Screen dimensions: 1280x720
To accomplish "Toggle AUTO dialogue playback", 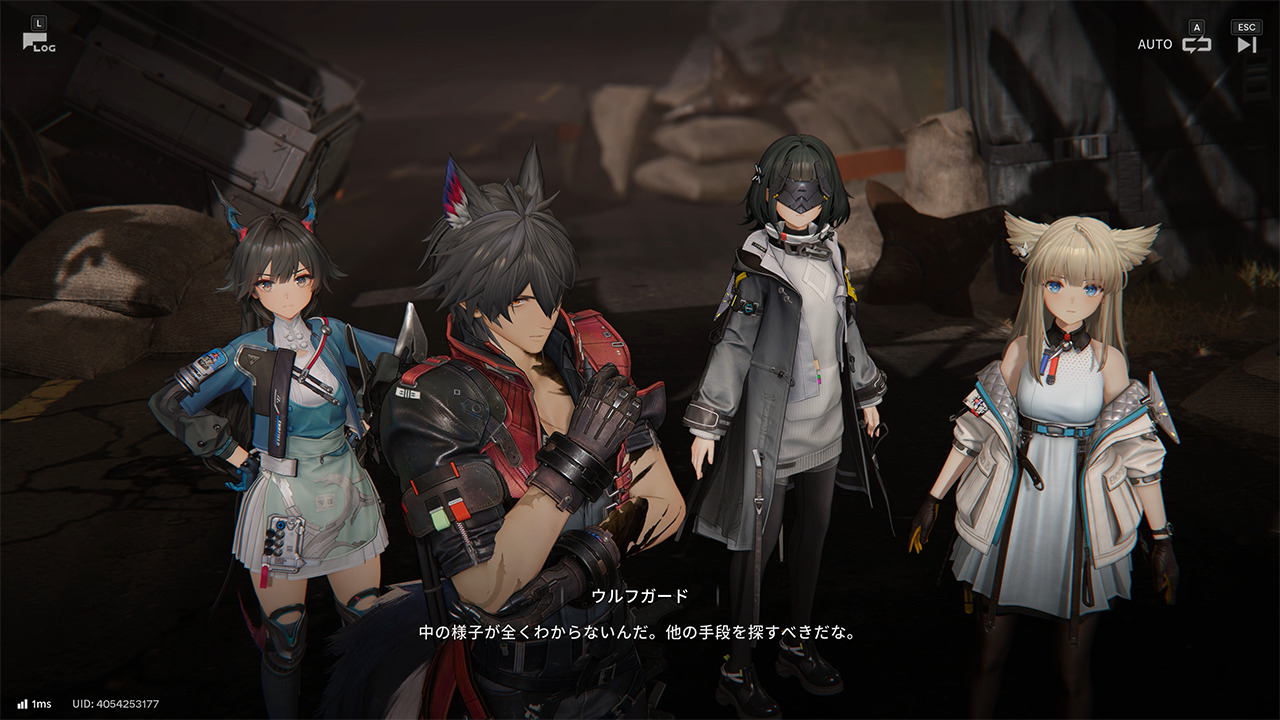I will coord(1195,44).
